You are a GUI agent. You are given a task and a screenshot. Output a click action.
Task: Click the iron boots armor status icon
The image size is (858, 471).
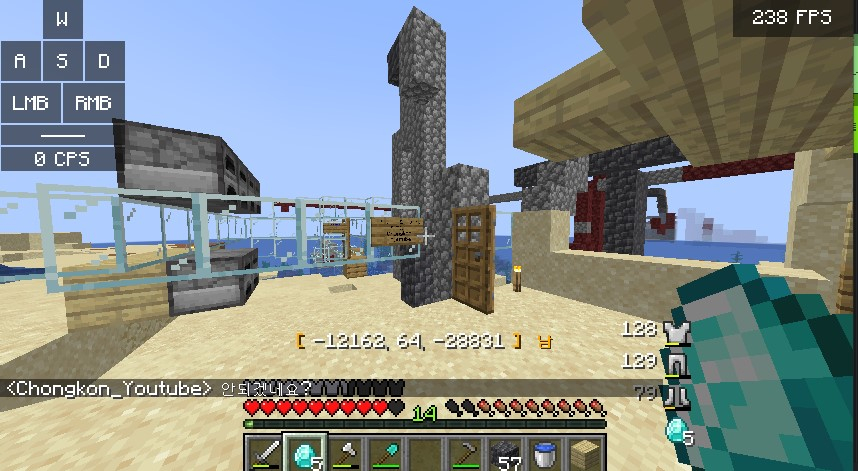(x=677, y=396)
